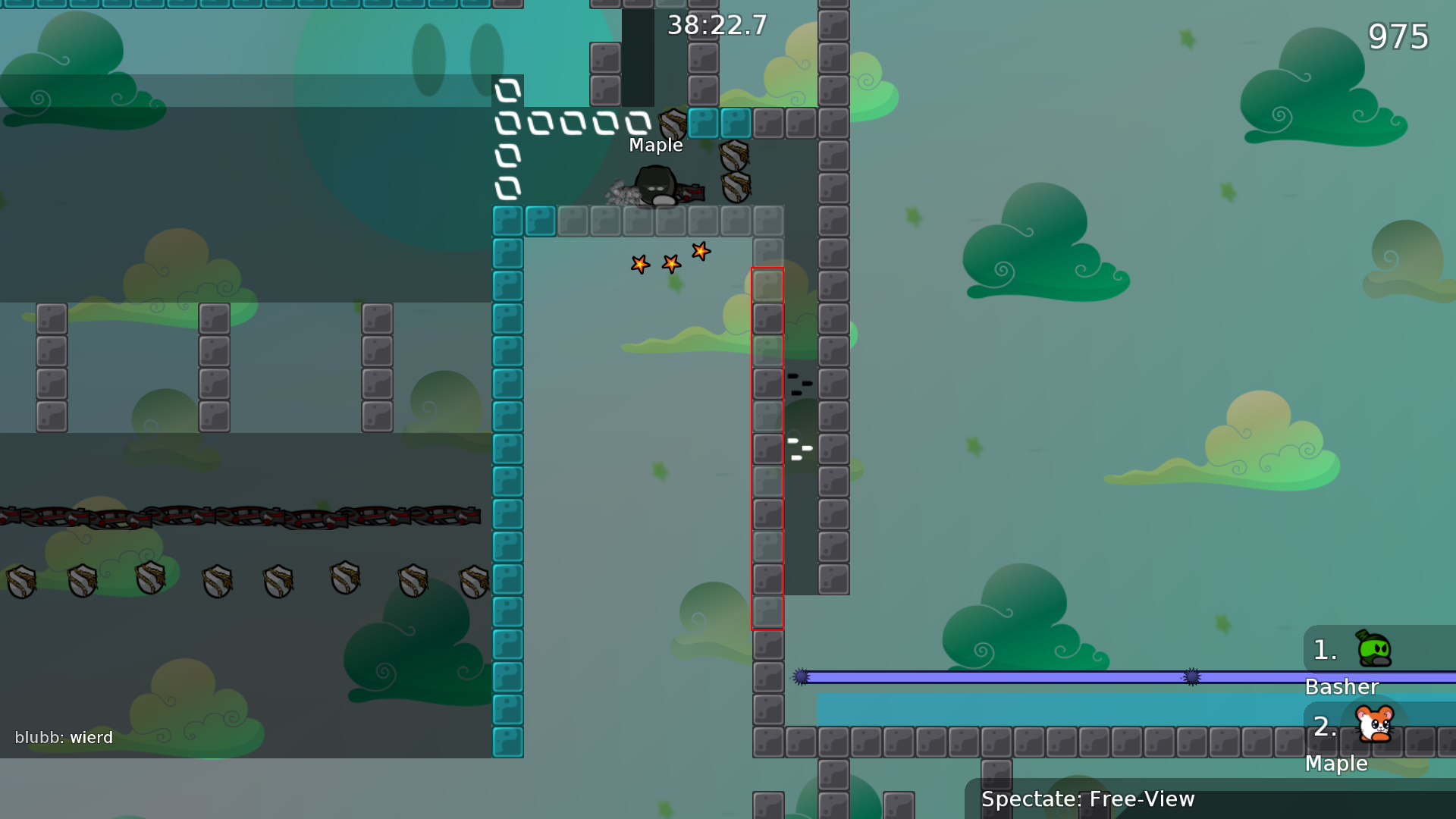Viewport: 1456px width, 819px height.
Task: Click the middle orange star below the platform
Action: click(670, 264)
